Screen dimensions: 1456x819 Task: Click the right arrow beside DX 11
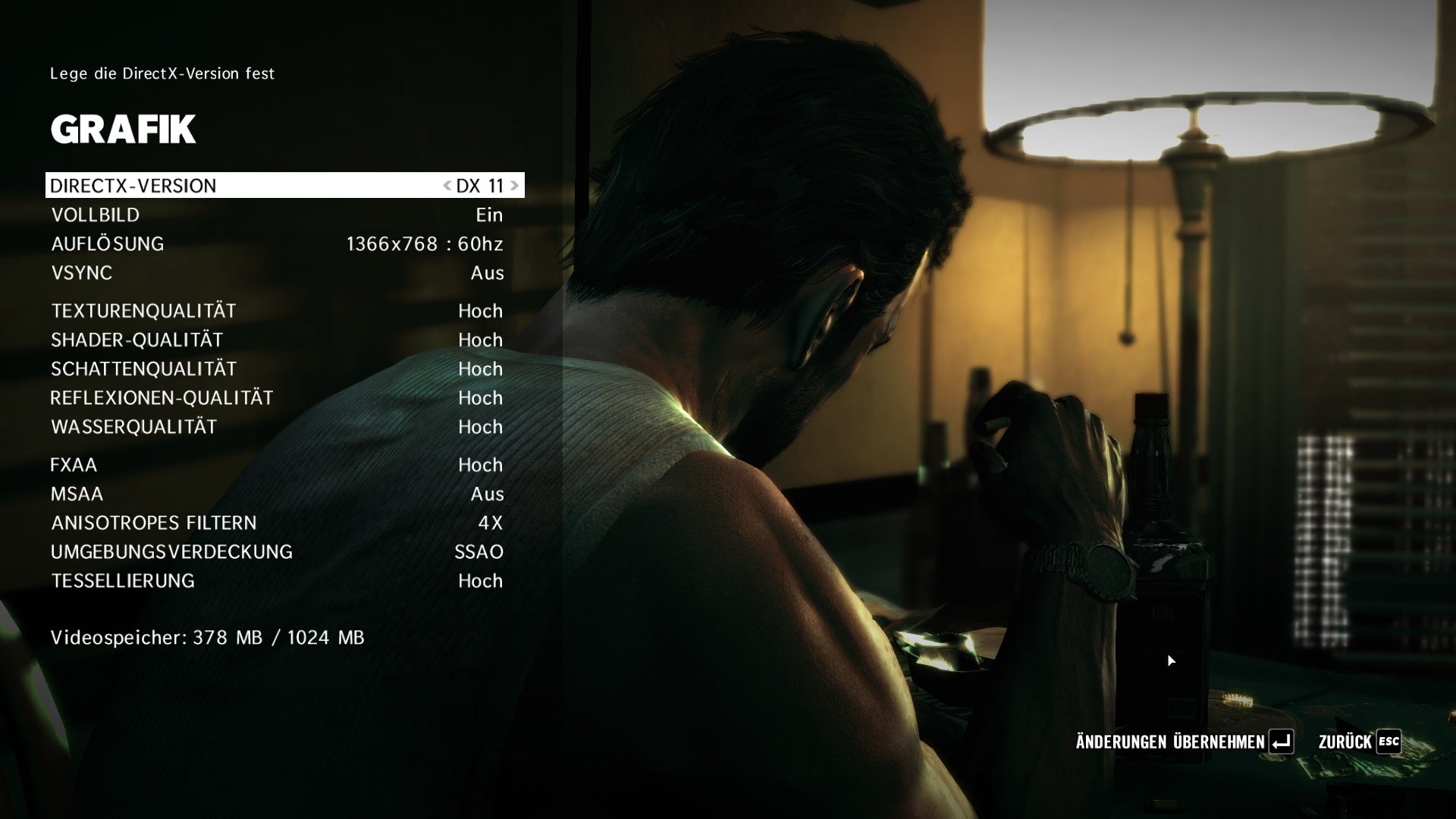point(515,186)
